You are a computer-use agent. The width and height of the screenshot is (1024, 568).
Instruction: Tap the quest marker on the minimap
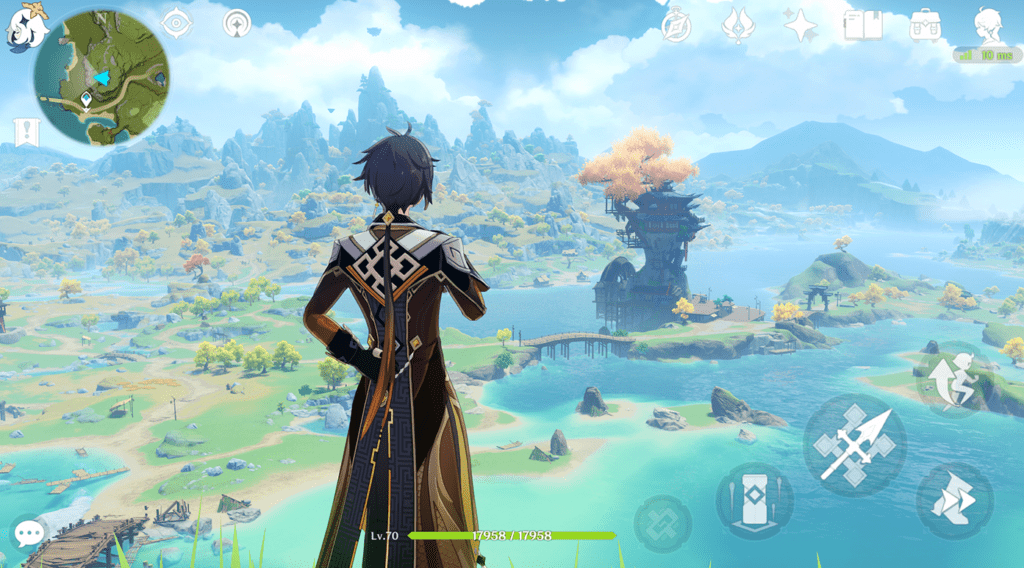tap(87, 99)
